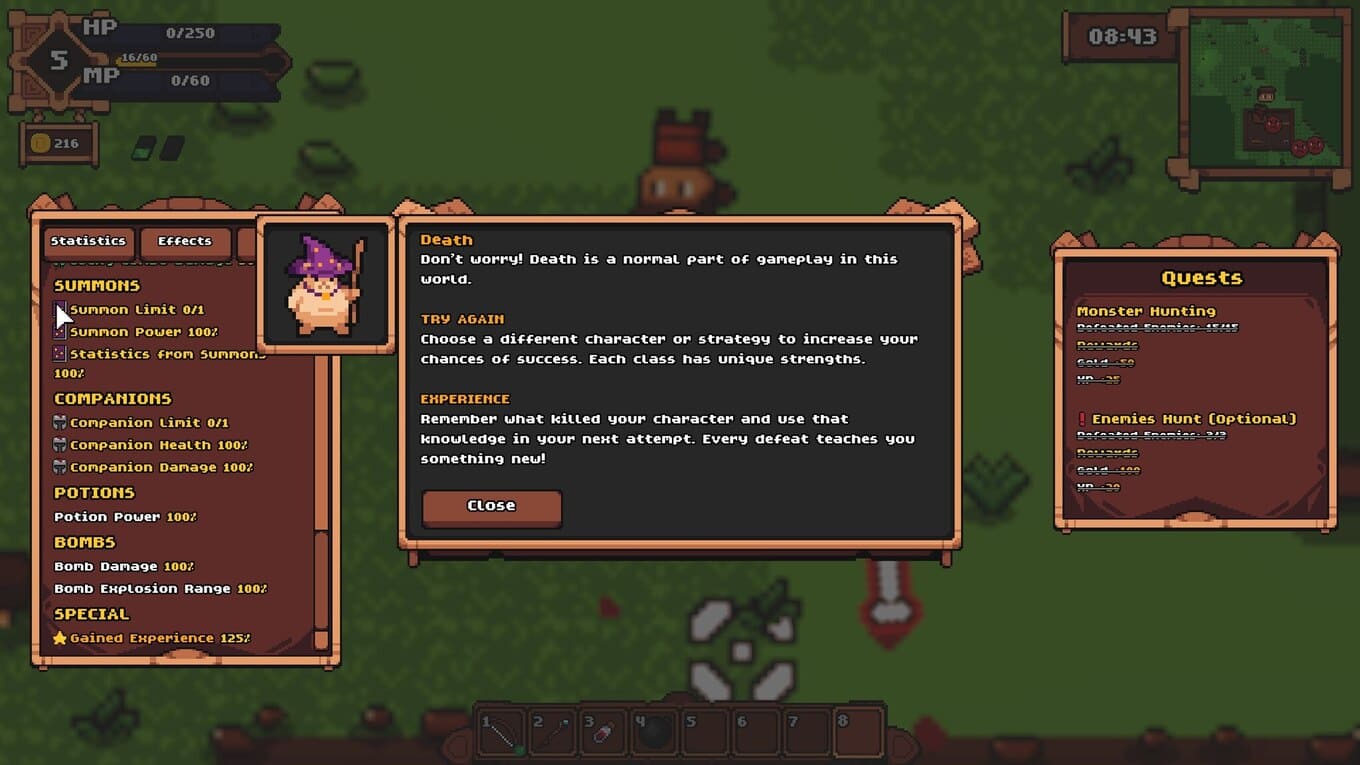Viewport: 1360px width, 765px height.
Task: Use the red potion in hotbar slot 3
Action: pos(604,734)
